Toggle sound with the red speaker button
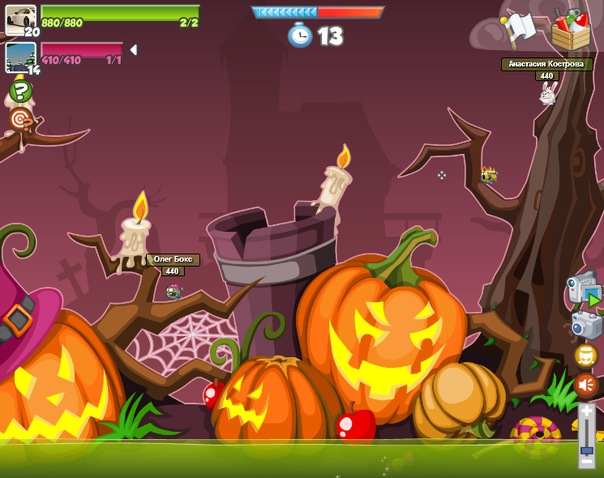 (586, 384)
